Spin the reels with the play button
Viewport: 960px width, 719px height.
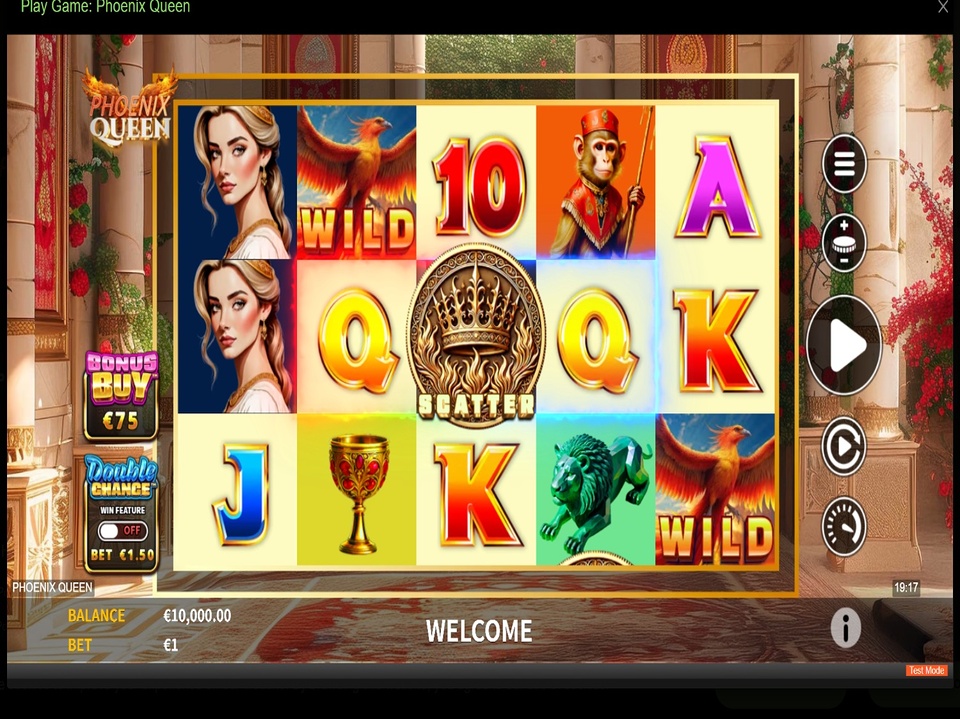844,346
